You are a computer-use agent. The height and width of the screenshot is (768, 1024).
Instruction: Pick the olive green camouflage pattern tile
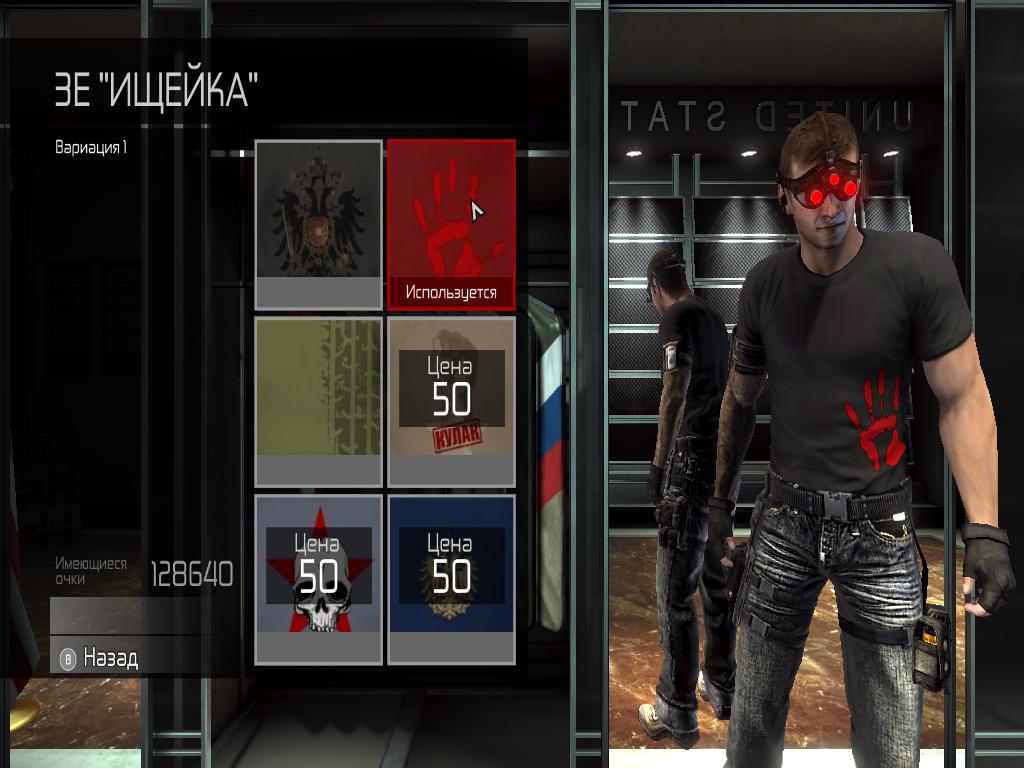pos(318,401)
